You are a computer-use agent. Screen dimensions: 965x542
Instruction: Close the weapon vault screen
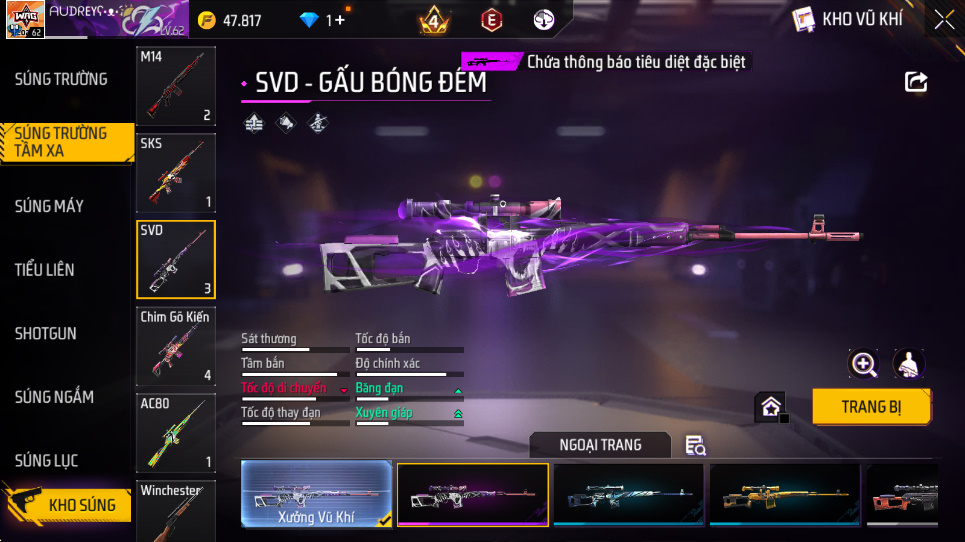point(943,19)
